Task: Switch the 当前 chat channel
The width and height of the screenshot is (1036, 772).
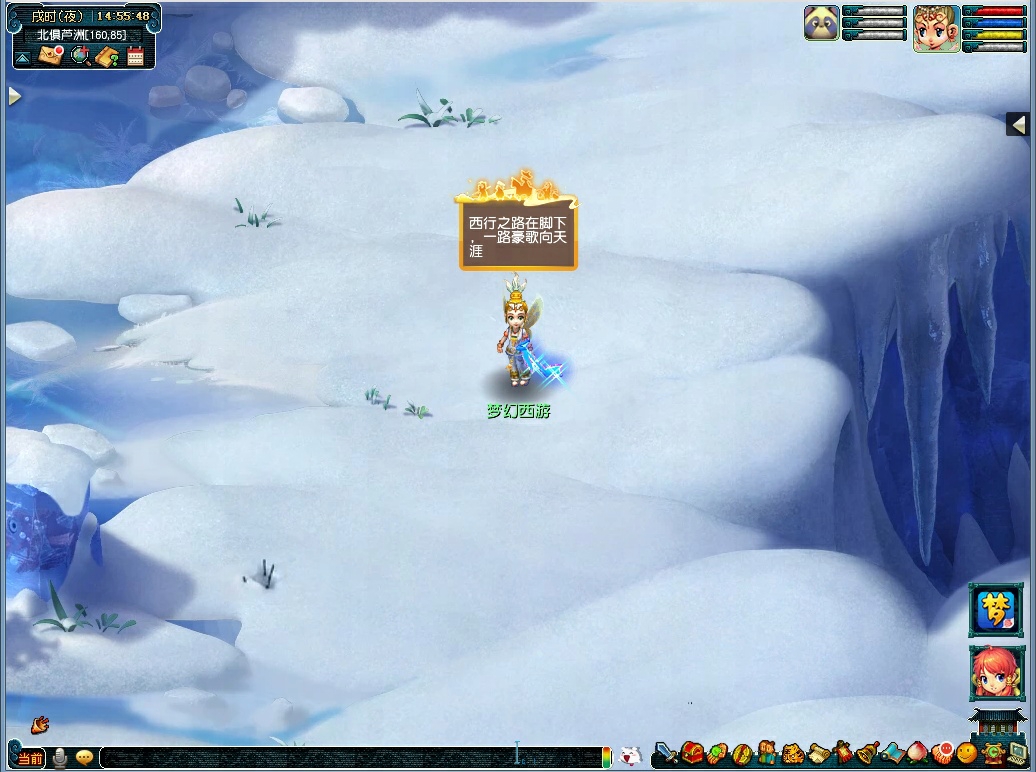Action: tap(30, 758)
